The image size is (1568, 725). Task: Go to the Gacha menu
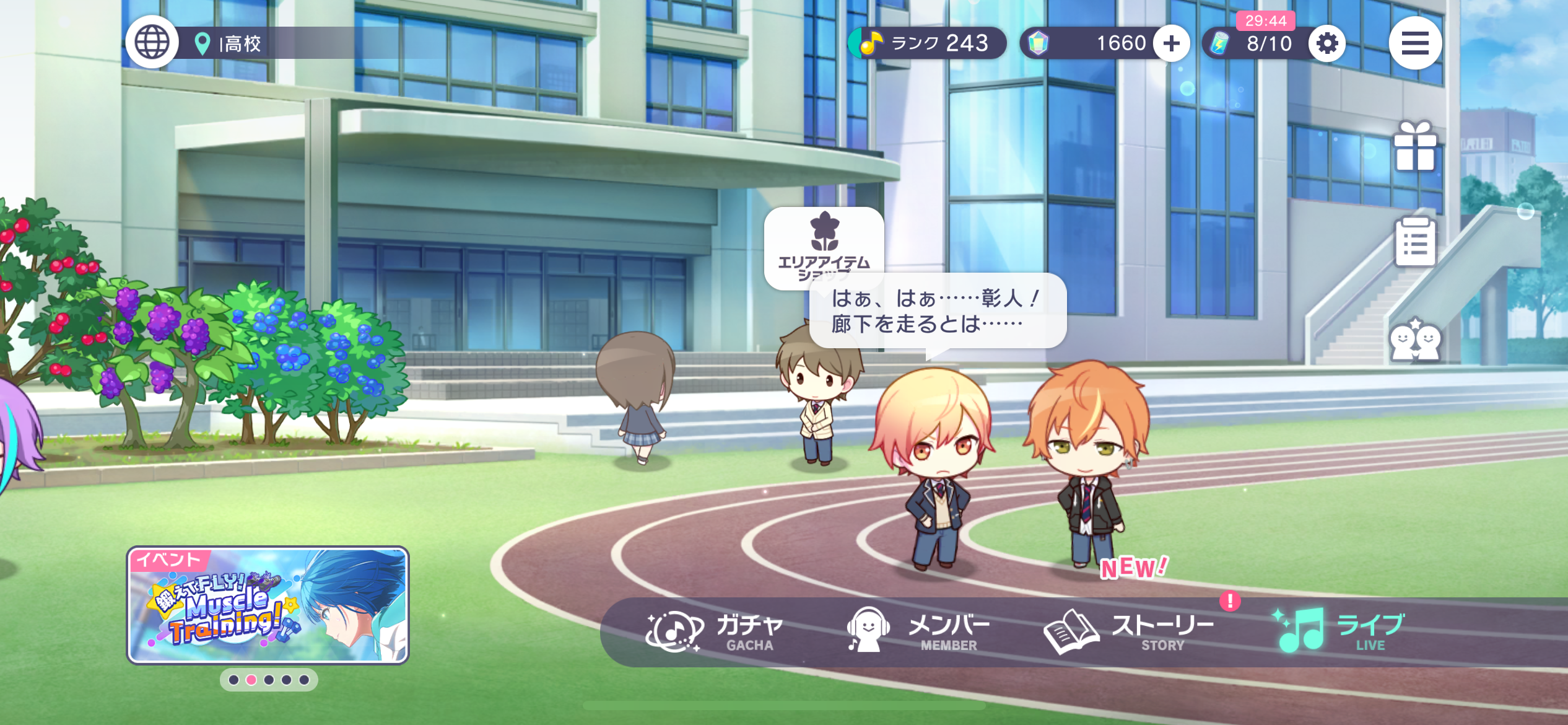(x=715, y=632)
